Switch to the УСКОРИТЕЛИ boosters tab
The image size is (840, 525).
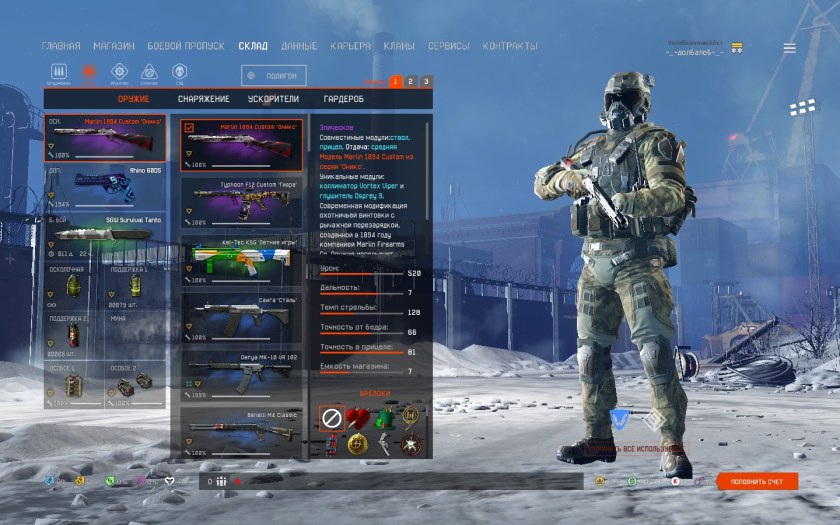point(273,99)
